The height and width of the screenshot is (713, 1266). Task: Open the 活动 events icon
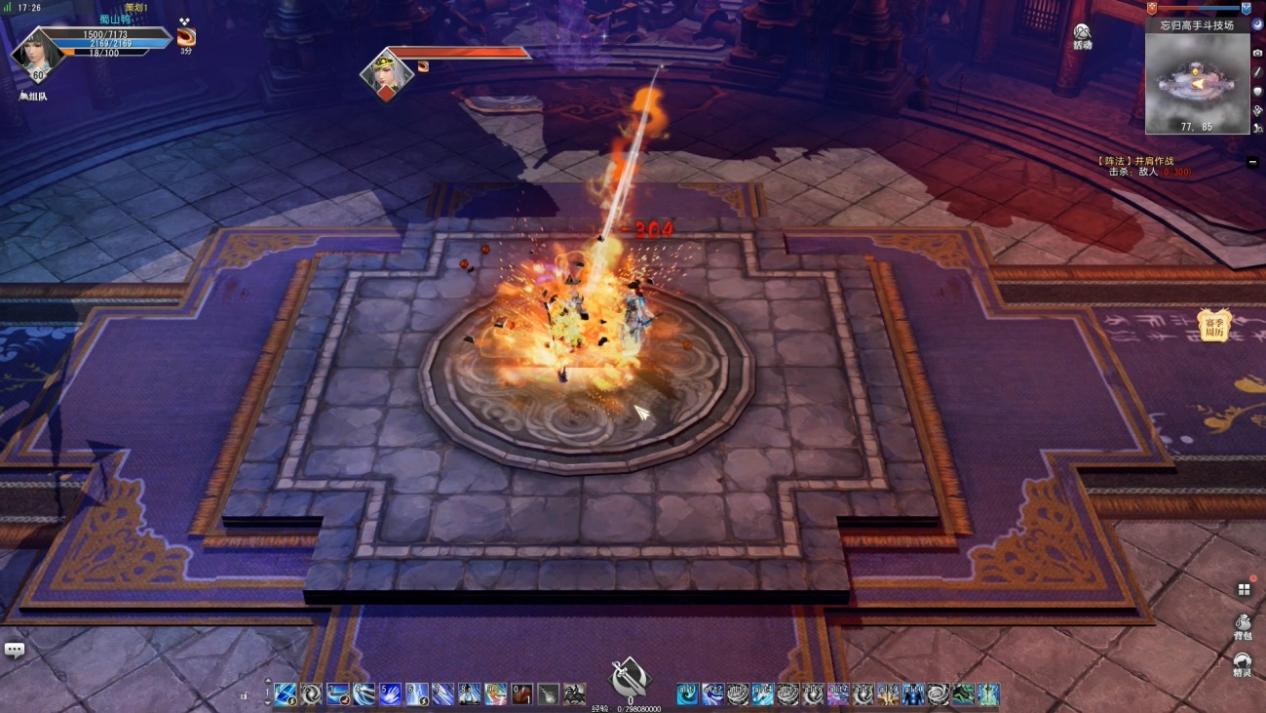(x=1082, y=35)
